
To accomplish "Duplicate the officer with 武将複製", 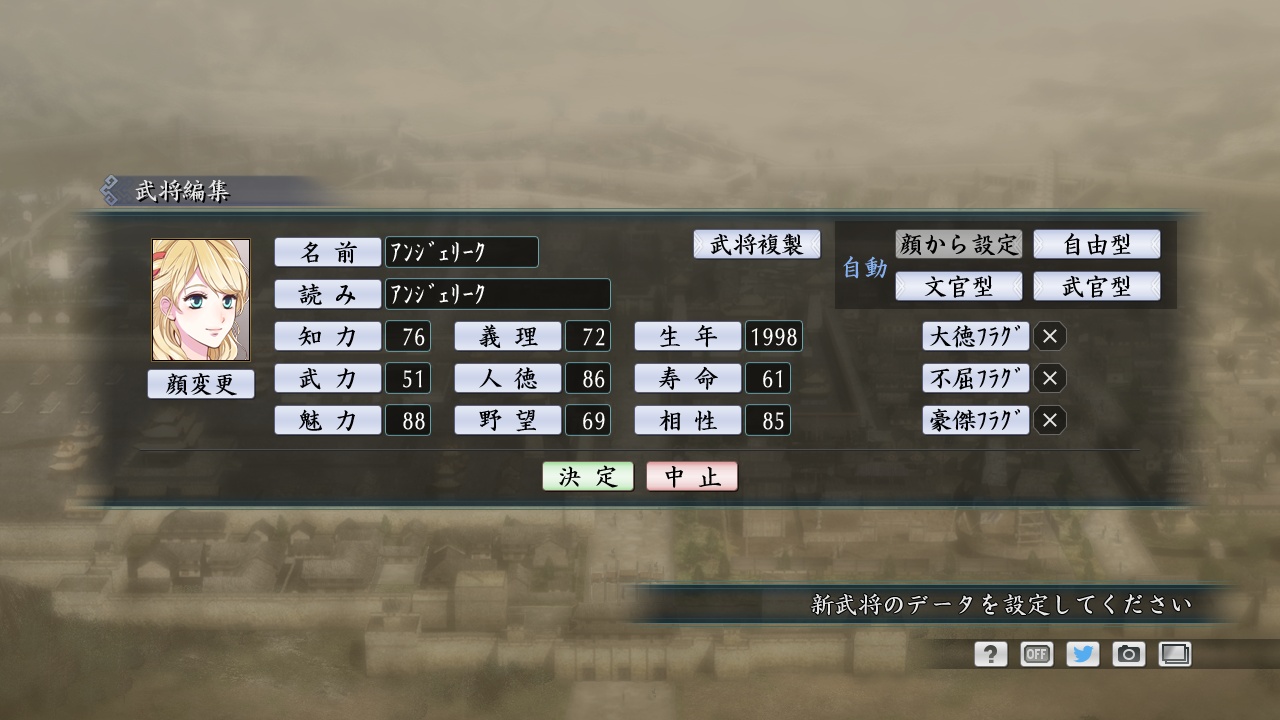I will point(757,244).
